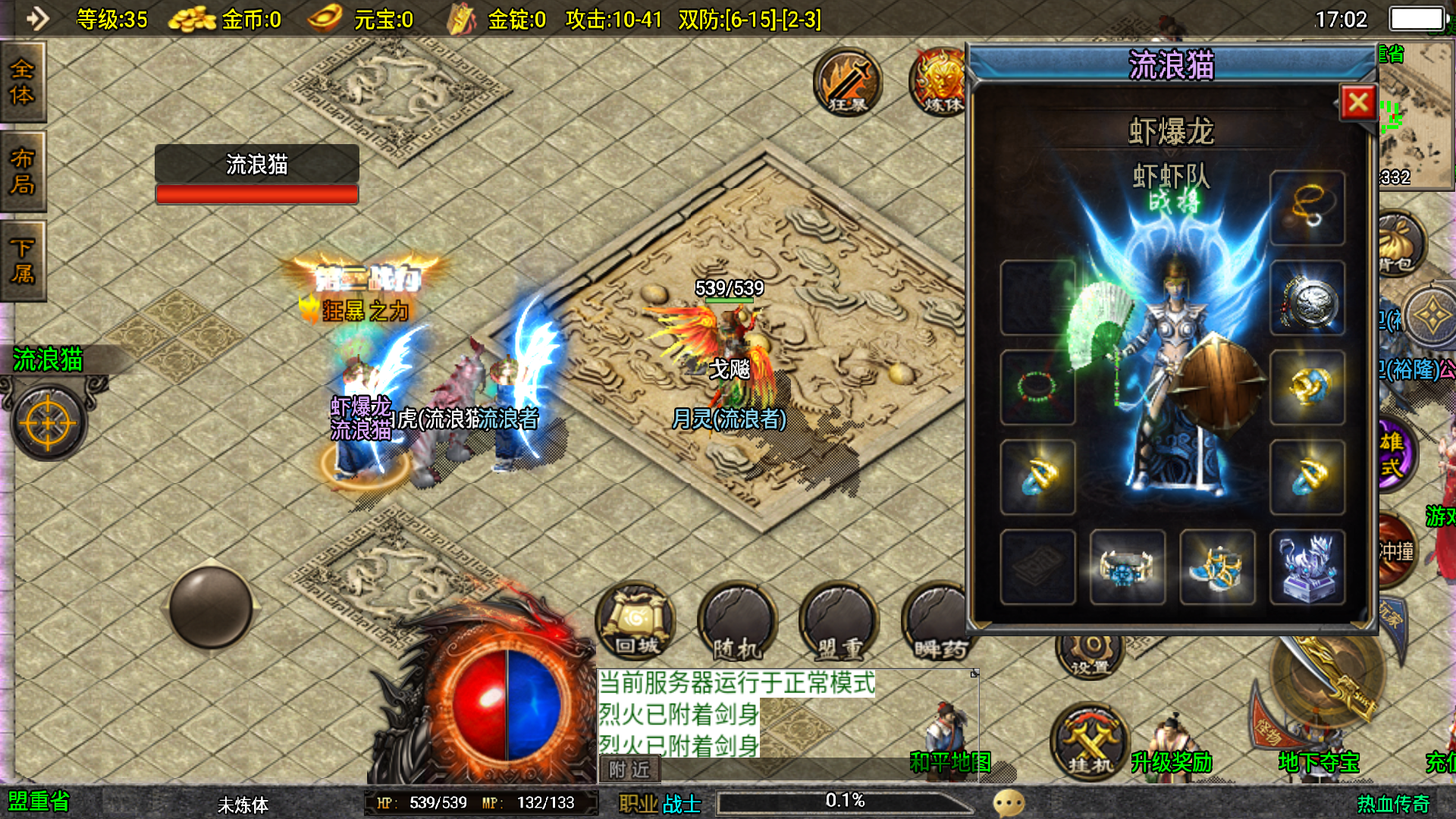Select the green bead bracelet slot

click(1037, 387)
